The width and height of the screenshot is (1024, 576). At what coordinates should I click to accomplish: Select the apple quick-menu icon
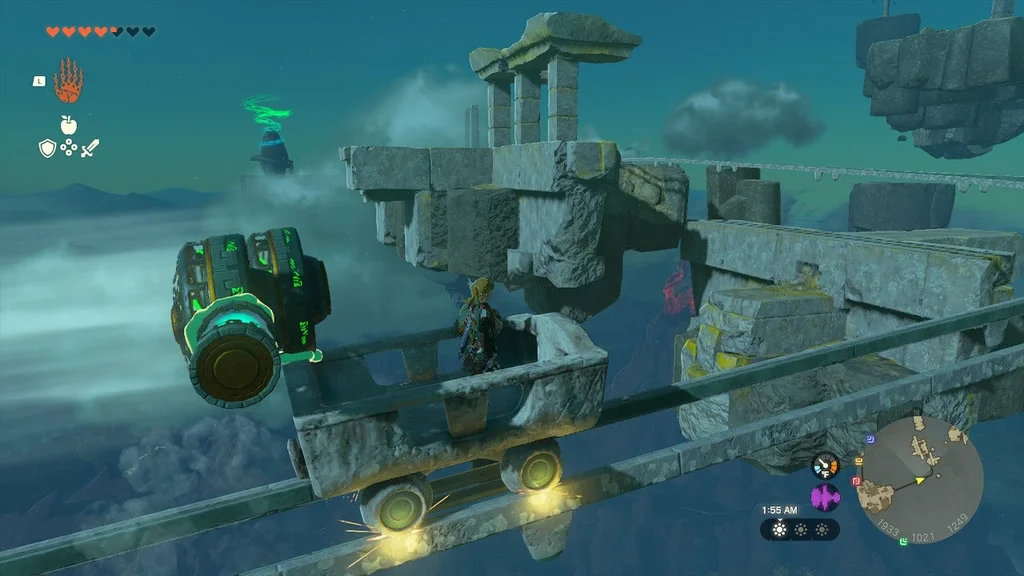pyautogui.click(x=68, y=125)
